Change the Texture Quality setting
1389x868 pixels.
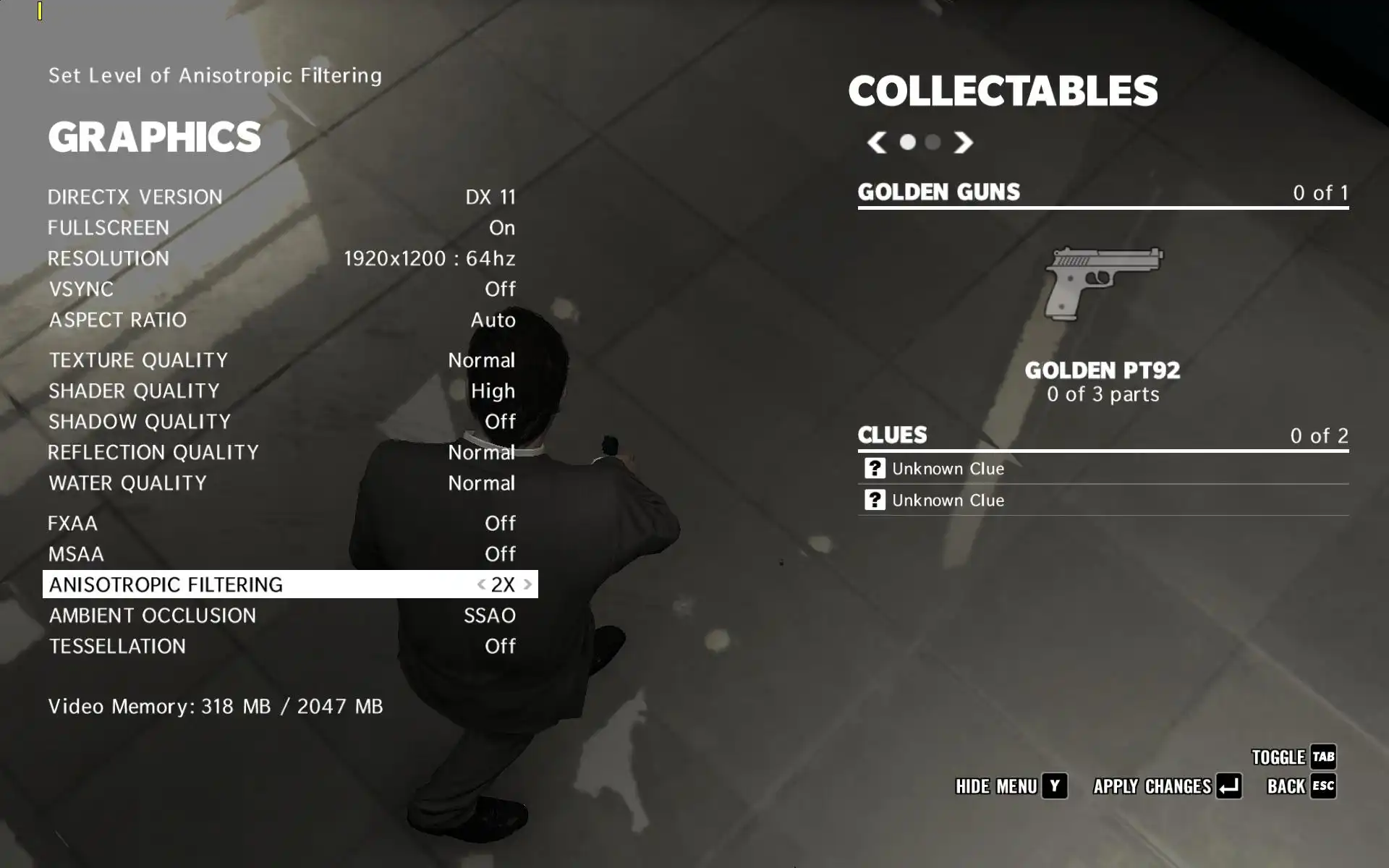[282, 360]
